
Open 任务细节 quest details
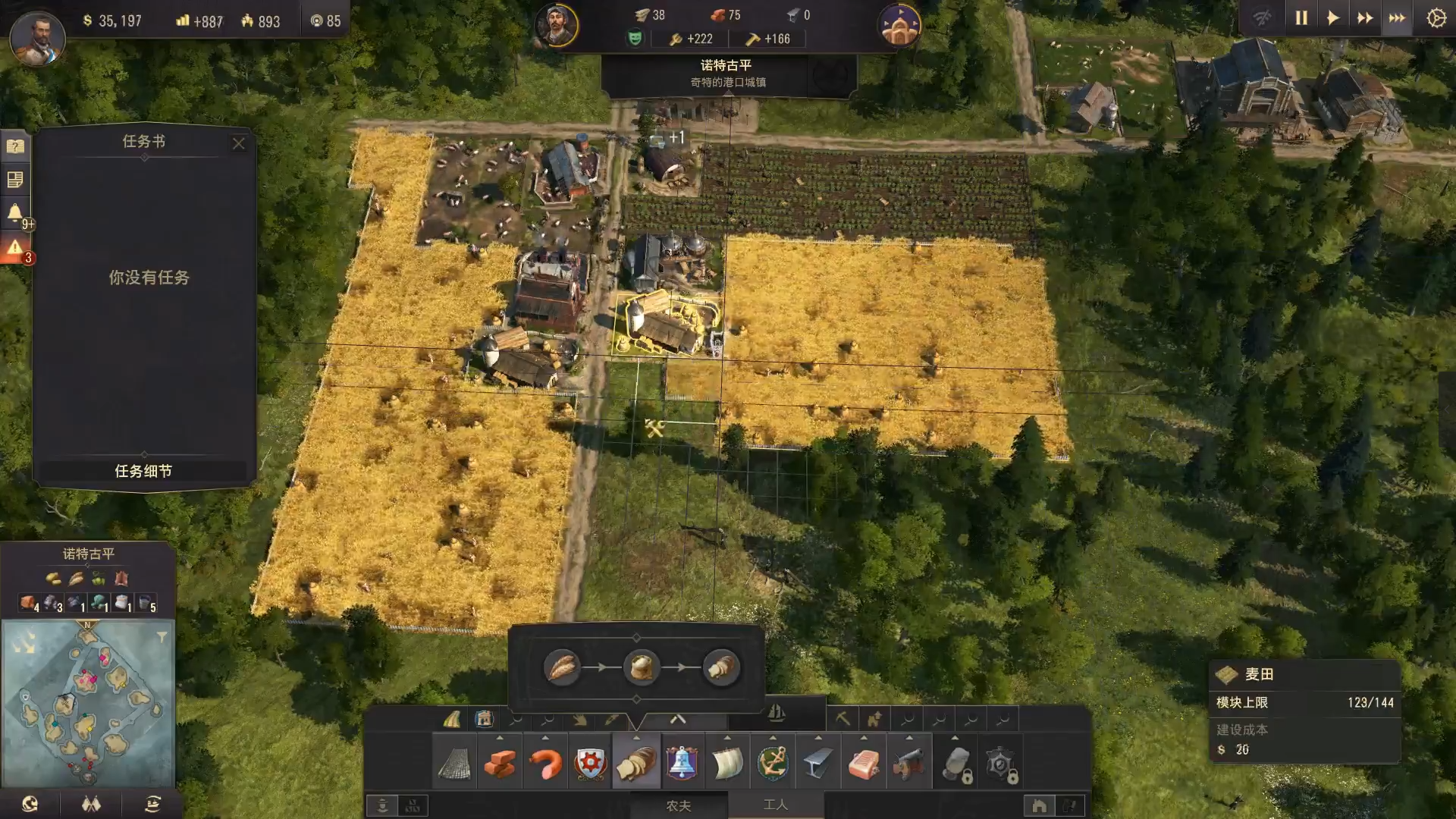coord(143,471)
